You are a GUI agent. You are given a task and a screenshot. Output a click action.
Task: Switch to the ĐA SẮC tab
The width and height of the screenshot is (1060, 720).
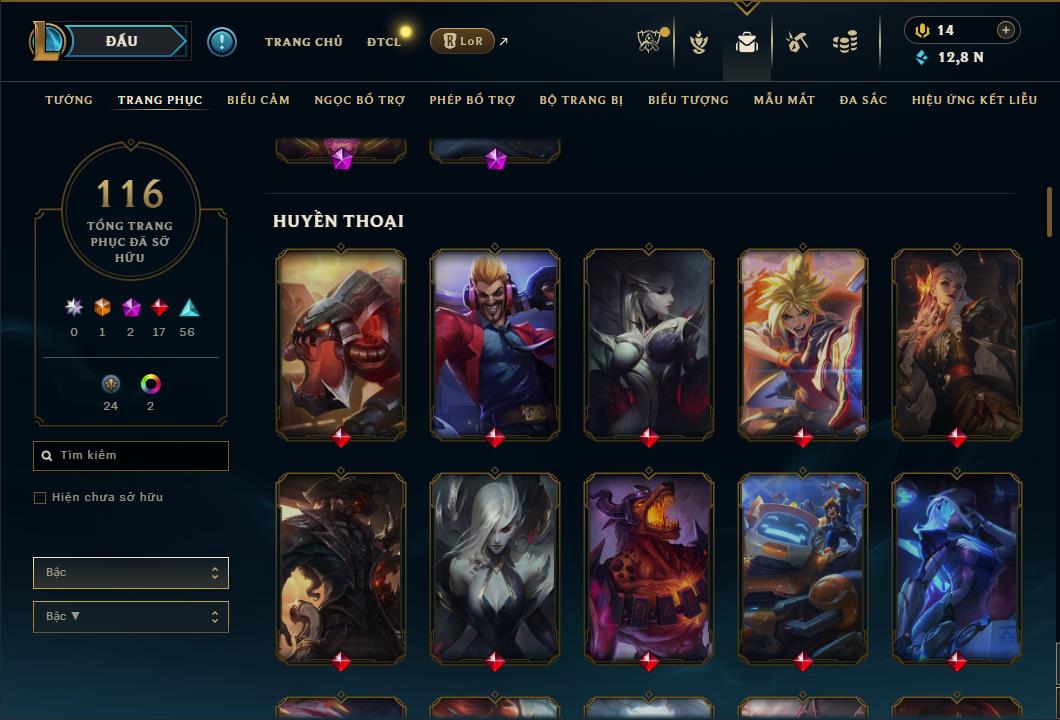click(x=863, y=100)
